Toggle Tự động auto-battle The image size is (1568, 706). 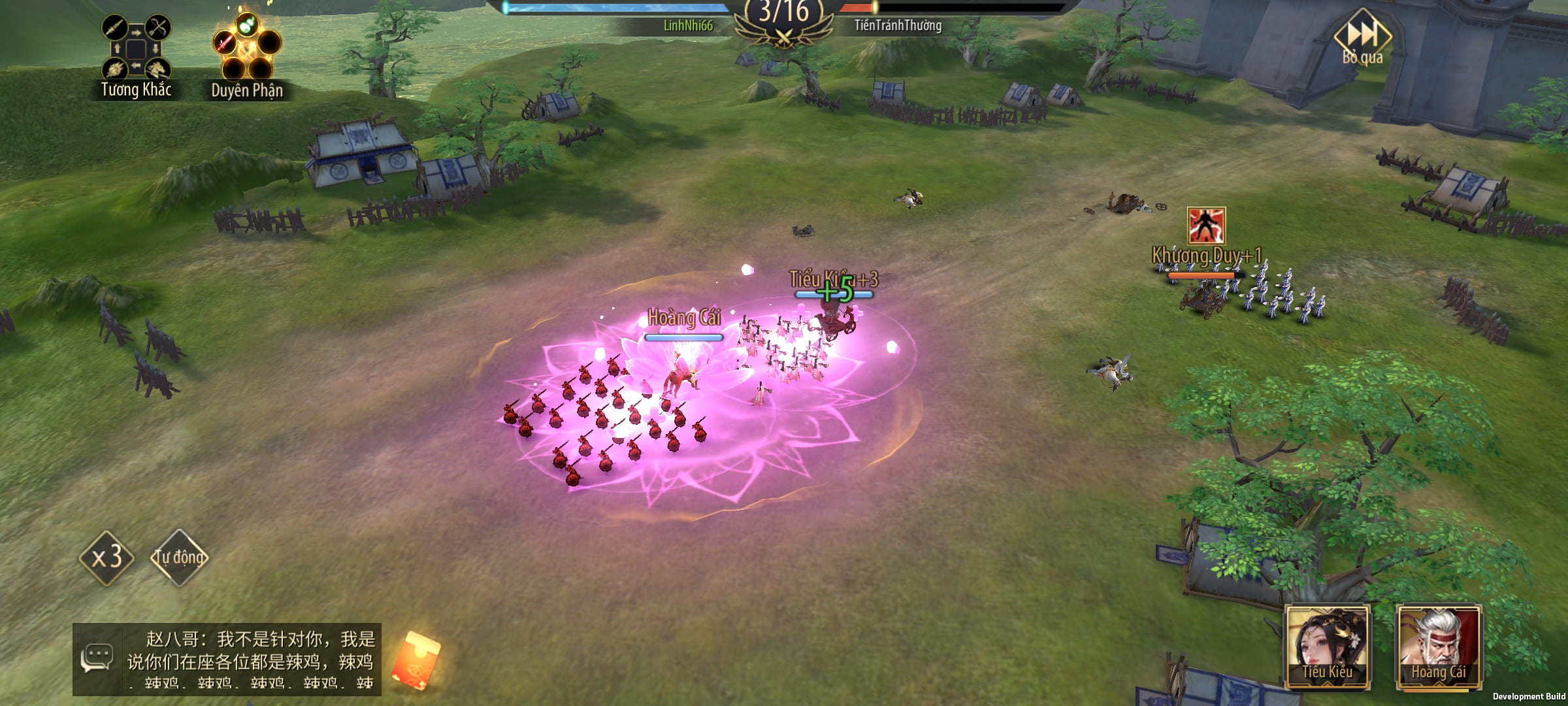click(x=179, y=558)
